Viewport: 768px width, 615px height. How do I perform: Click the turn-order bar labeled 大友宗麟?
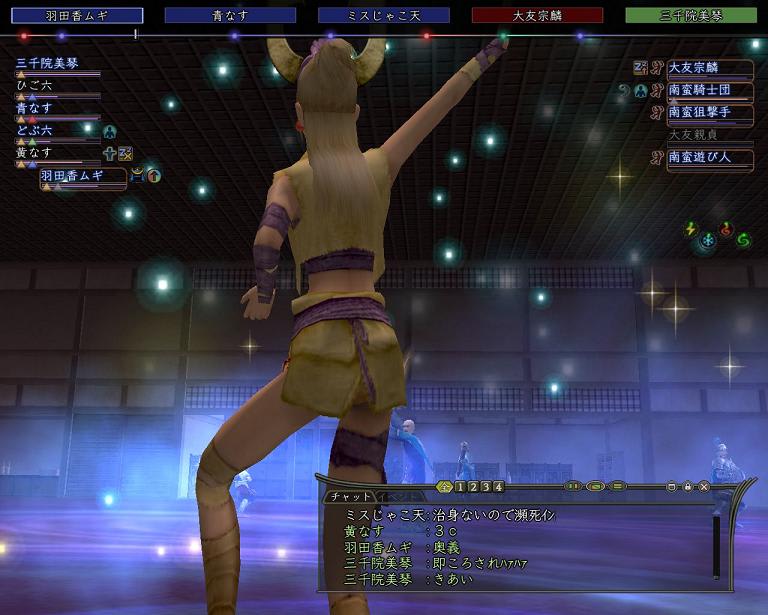537,15
